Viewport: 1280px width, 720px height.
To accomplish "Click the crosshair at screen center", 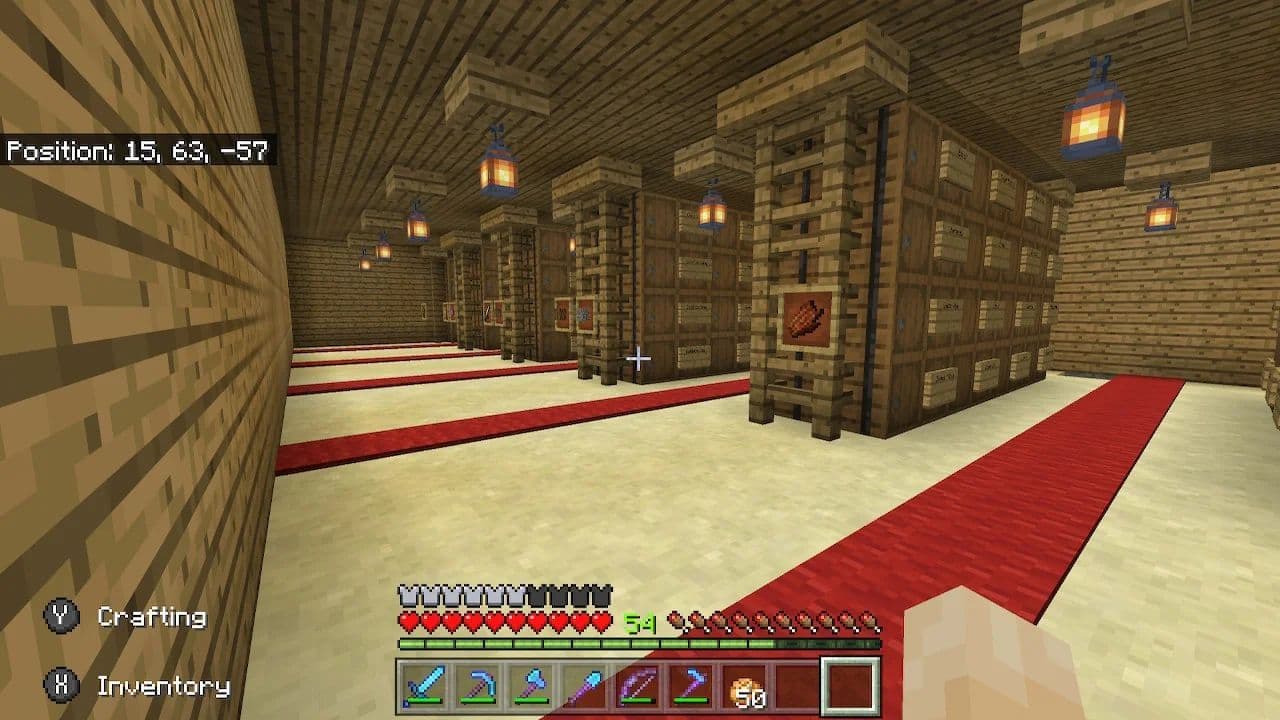I will tap(637, 360).
